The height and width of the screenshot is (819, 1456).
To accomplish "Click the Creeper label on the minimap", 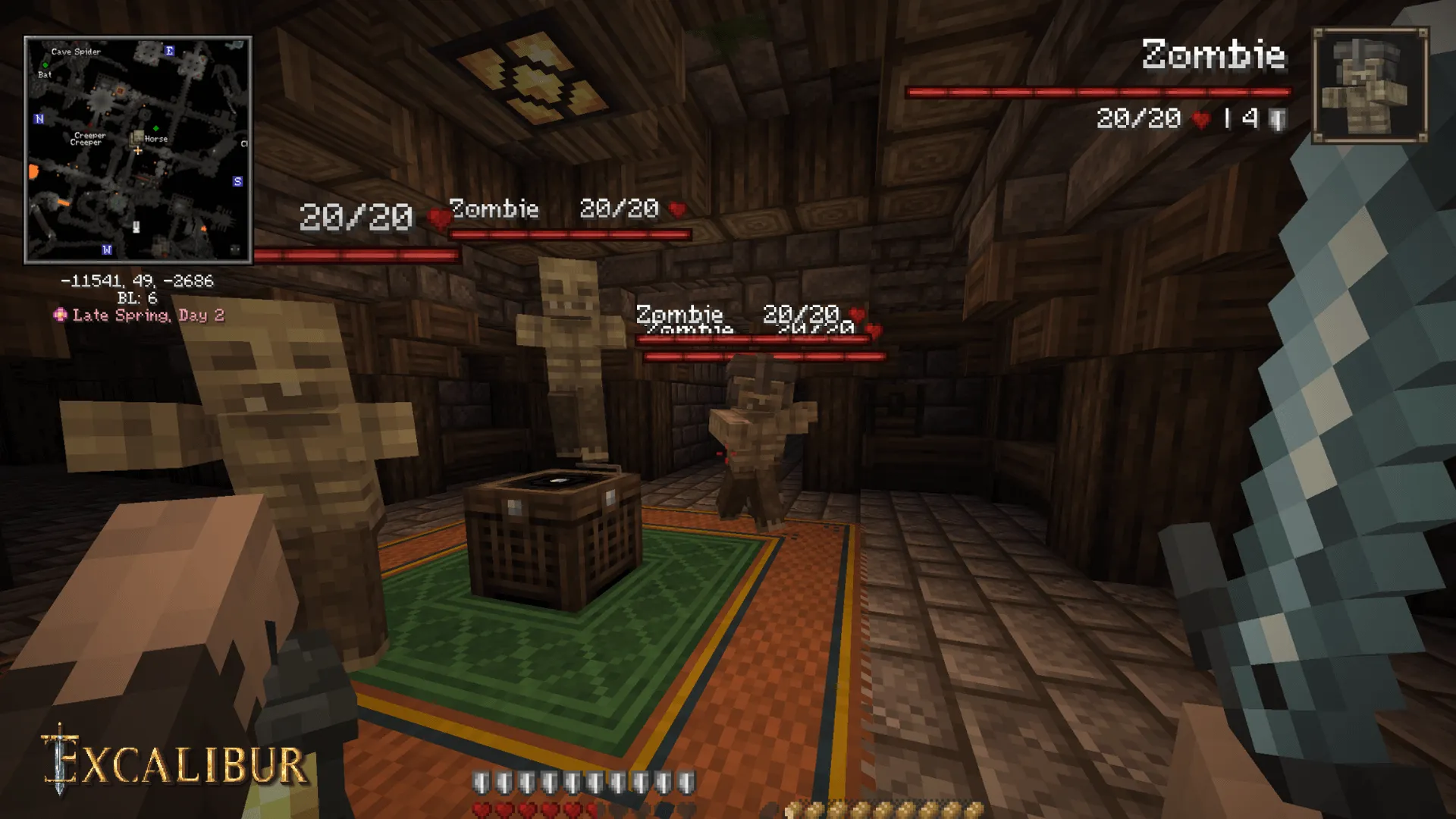I will 89,136.
